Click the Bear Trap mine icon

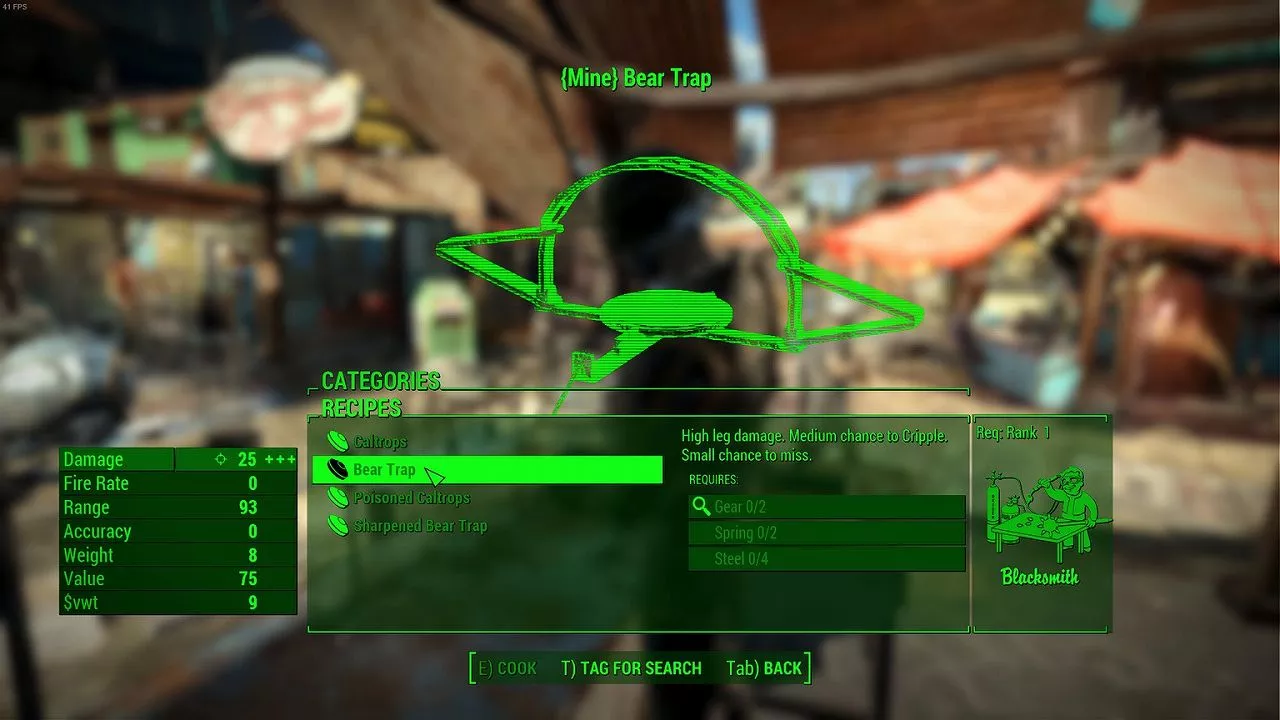click(336, 468)
